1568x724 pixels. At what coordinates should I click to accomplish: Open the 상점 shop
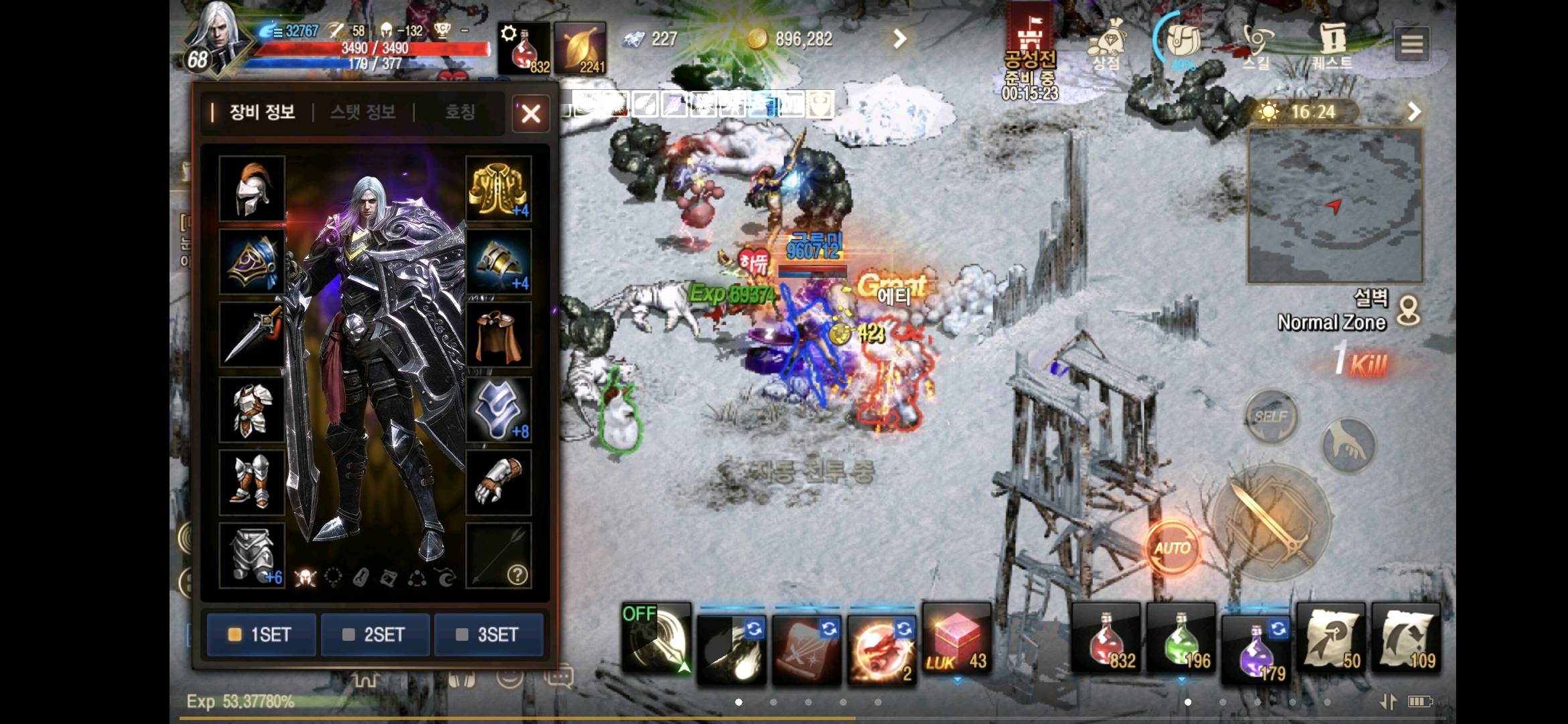tap(1106, 44)
